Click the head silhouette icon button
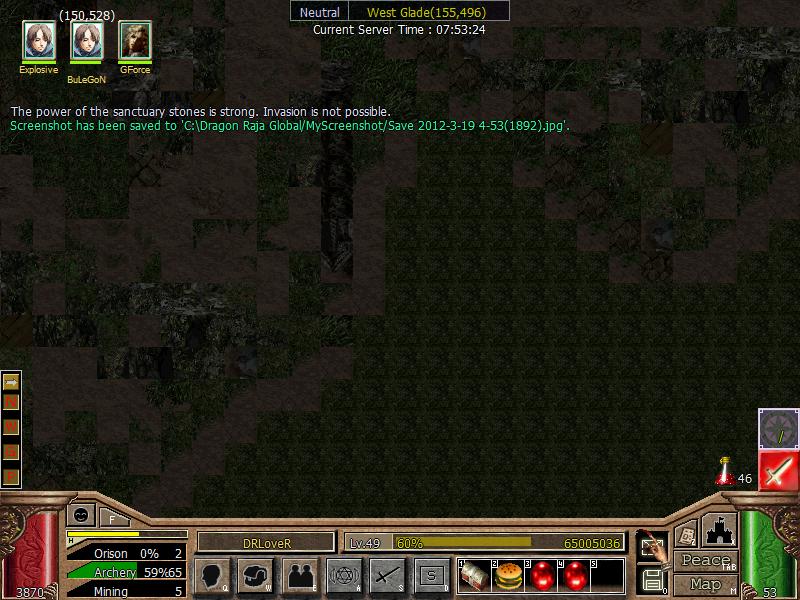 [212, 575]
